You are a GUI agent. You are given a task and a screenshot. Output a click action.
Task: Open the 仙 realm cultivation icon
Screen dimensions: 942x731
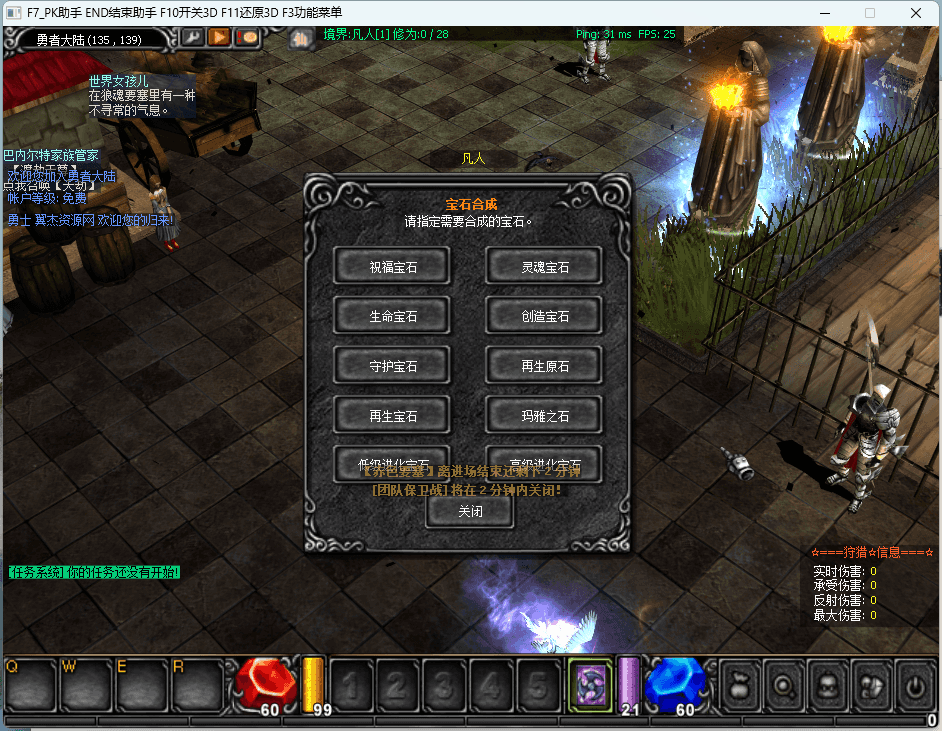[301, 38]
